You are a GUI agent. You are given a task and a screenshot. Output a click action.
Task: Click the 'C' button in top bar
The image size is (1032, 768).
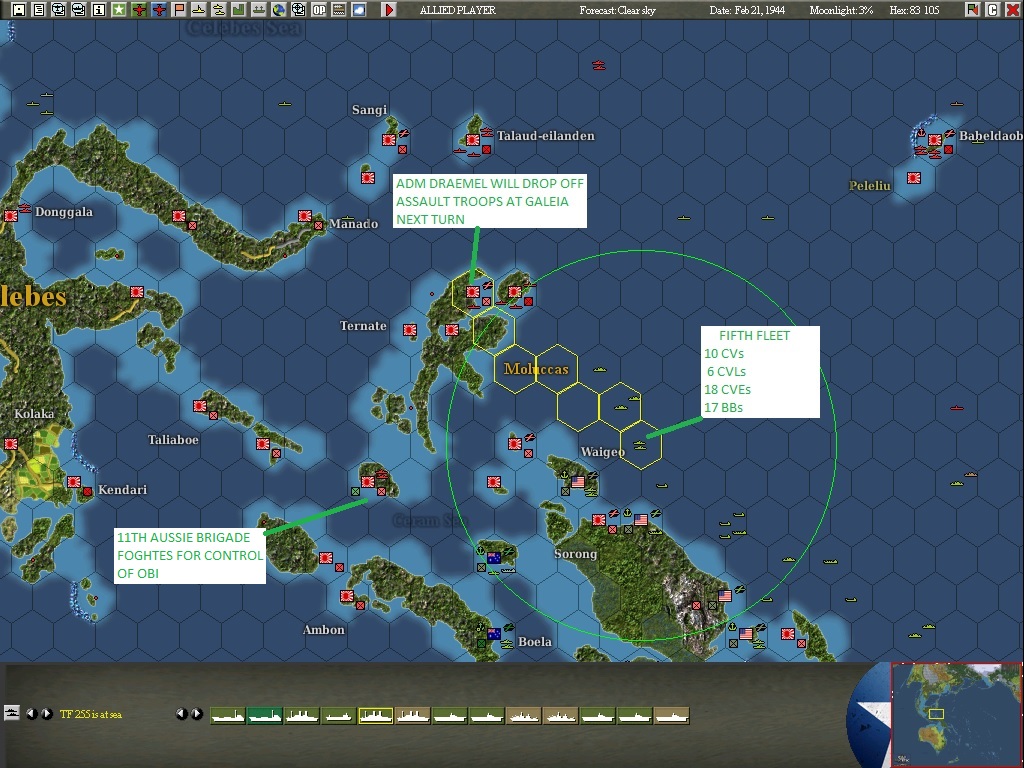tap(993, 10)
